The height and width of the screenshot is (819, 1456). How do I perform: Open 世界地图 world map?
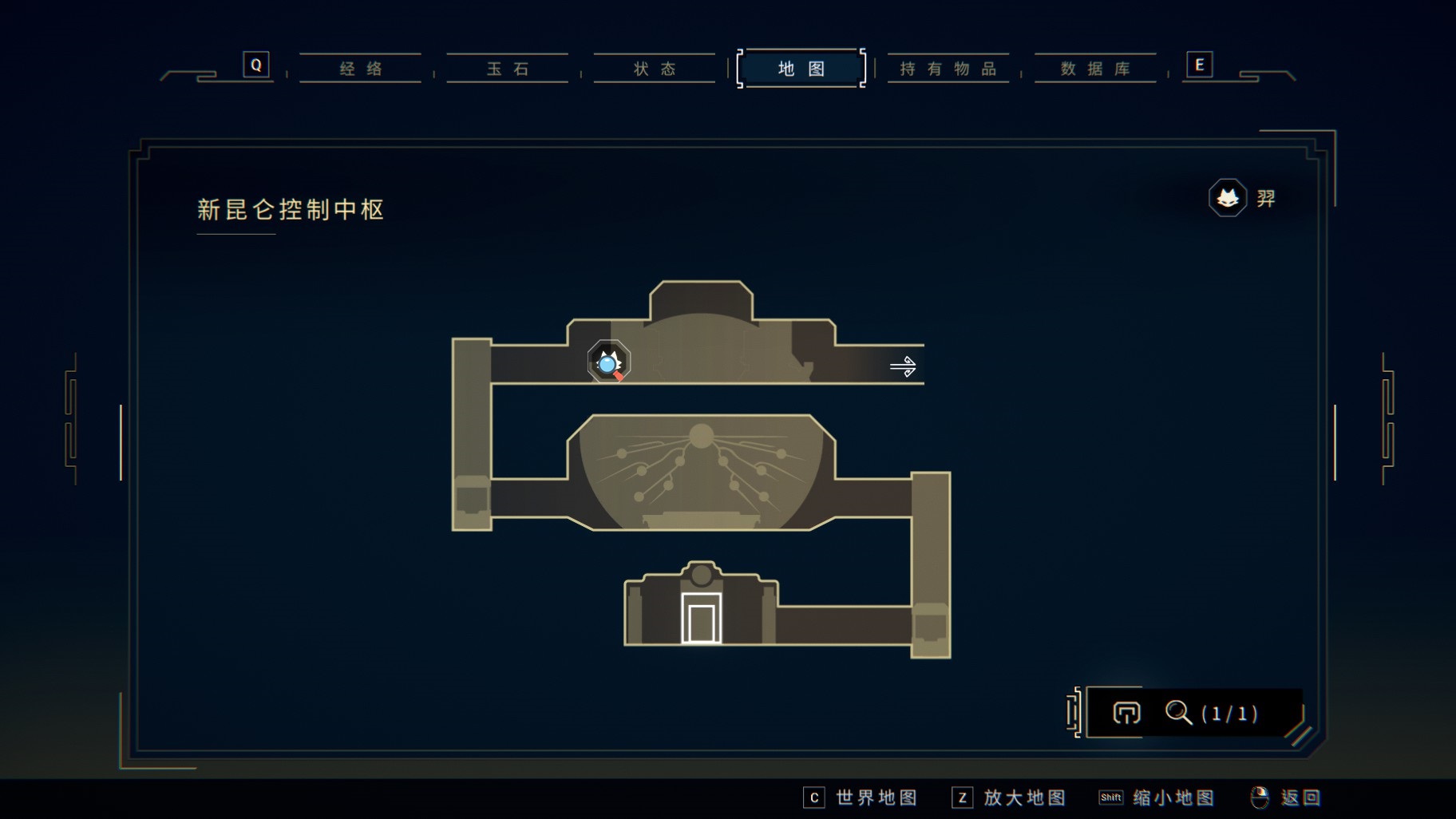coord(861,797)
